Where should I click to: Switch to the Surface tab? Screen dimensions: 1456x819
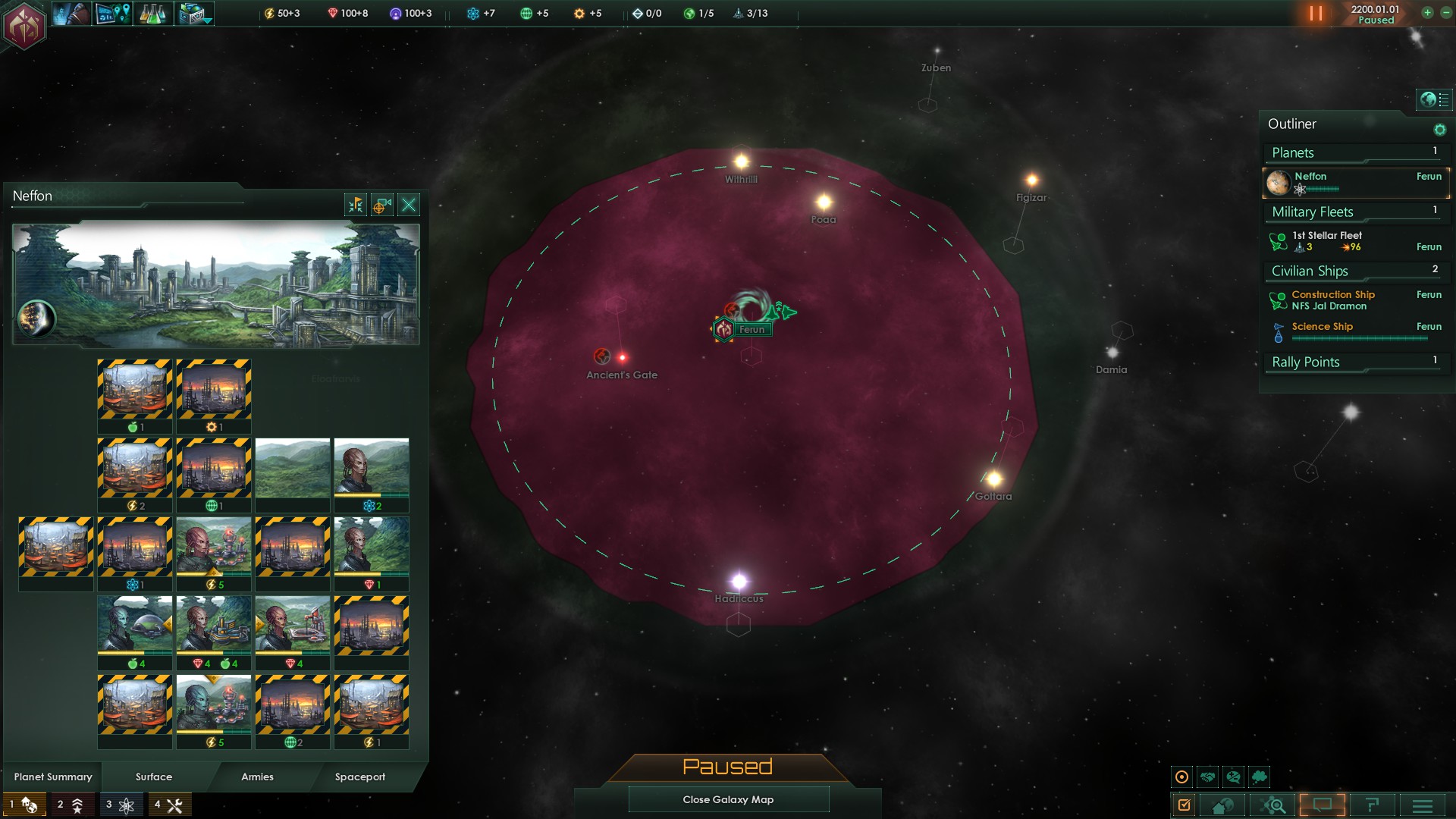pyautogui.click(x=154, y=777)
